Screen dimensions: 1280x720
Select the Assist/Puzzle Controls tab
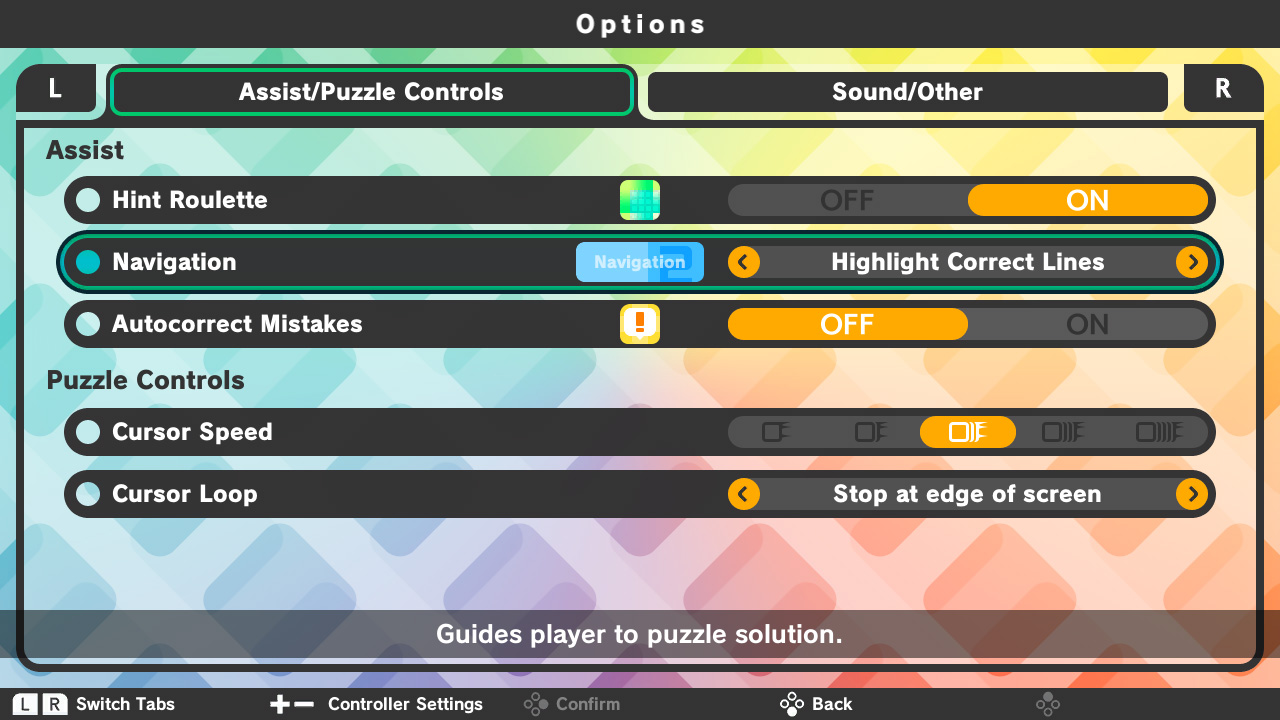tap(371, 91)
